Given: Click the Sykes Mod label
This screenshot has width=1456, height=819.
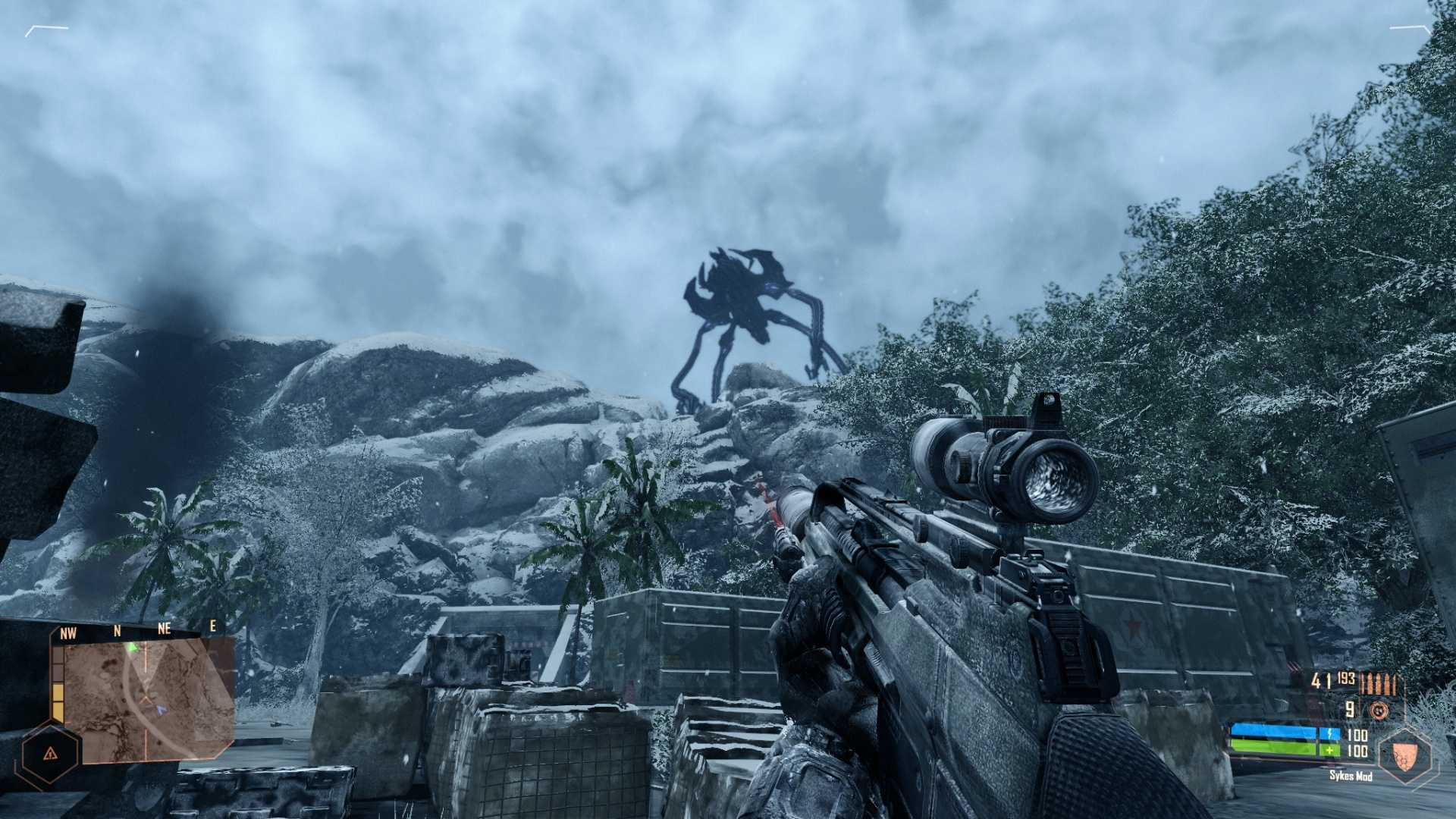Looking at the screenshot, I should click(1351, 777).
